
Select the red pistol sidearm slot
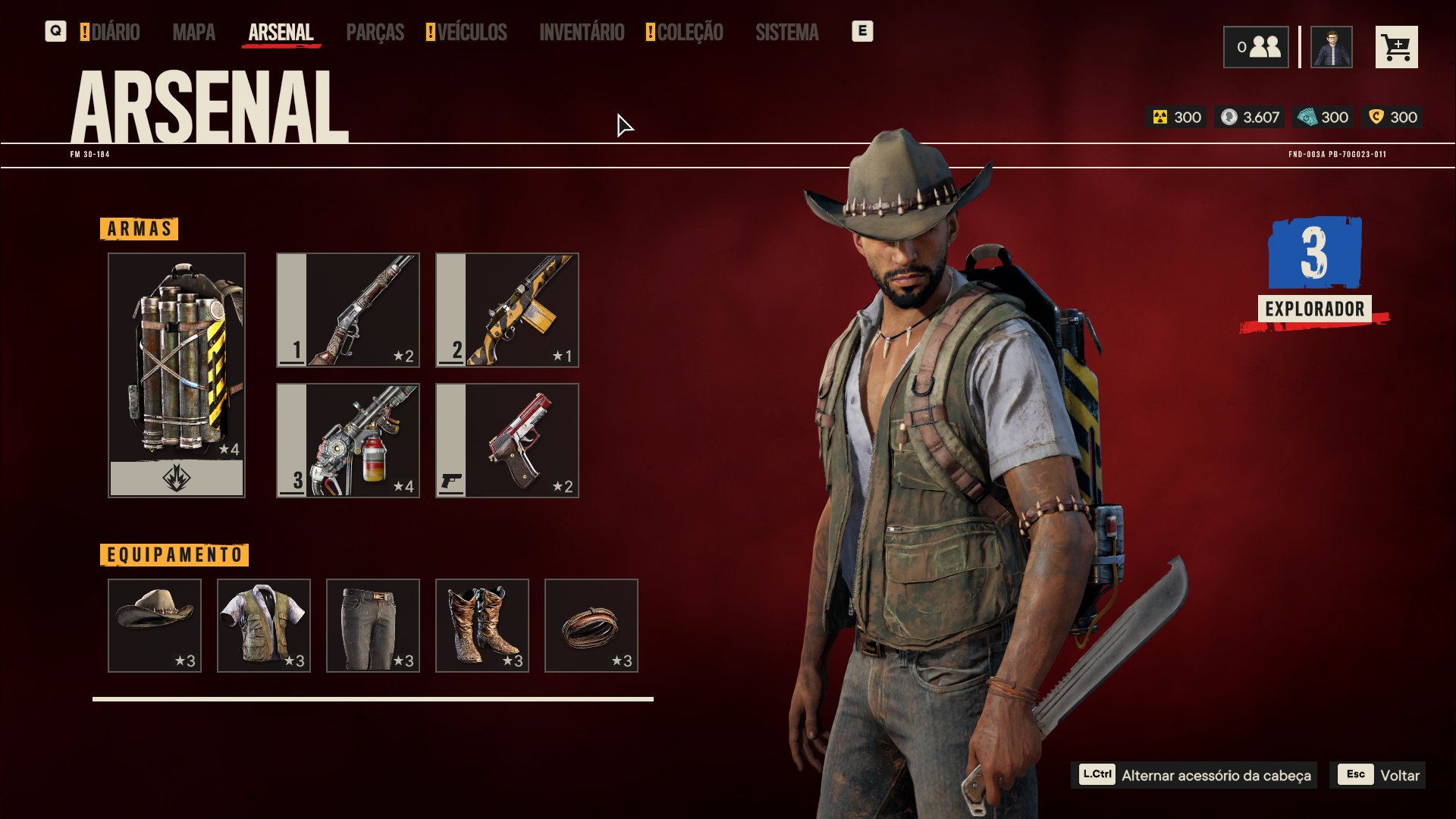pos(507,441)
